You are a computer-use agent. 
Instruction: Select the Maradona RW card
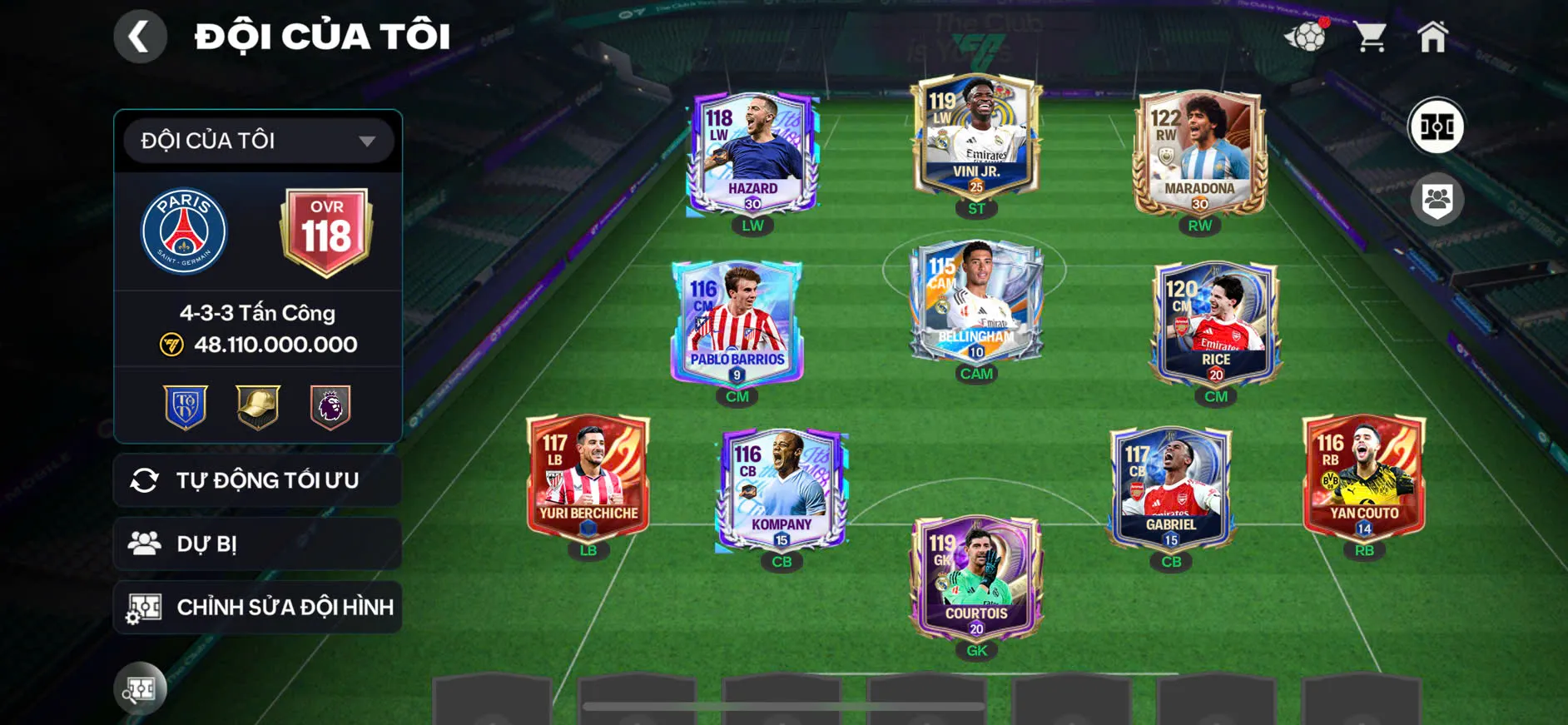click(1199, 152)
